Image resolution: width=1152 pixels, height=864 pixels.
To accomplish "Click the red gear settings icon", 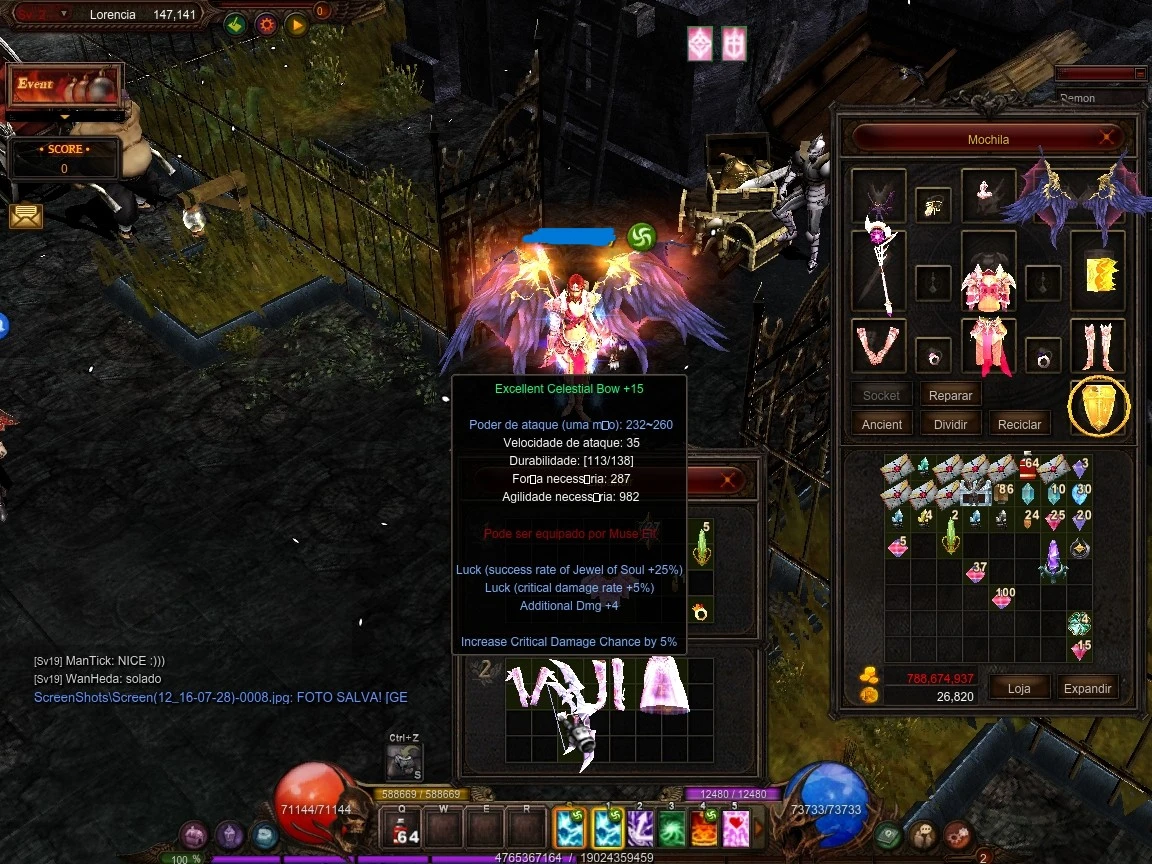I will tap(266, 24).
